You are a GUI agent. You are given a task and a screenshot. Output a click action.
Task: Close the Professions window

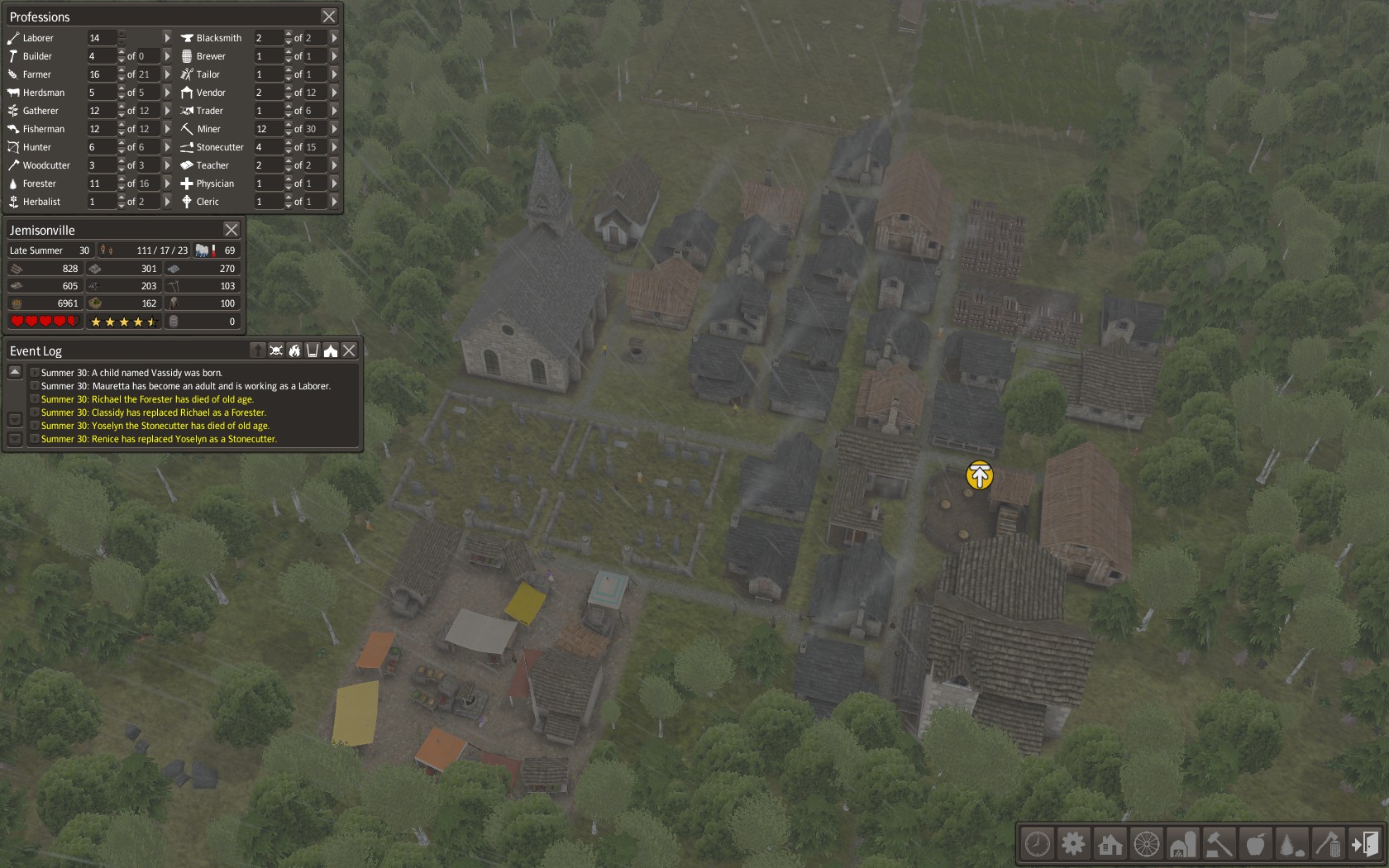pos(329,17)
